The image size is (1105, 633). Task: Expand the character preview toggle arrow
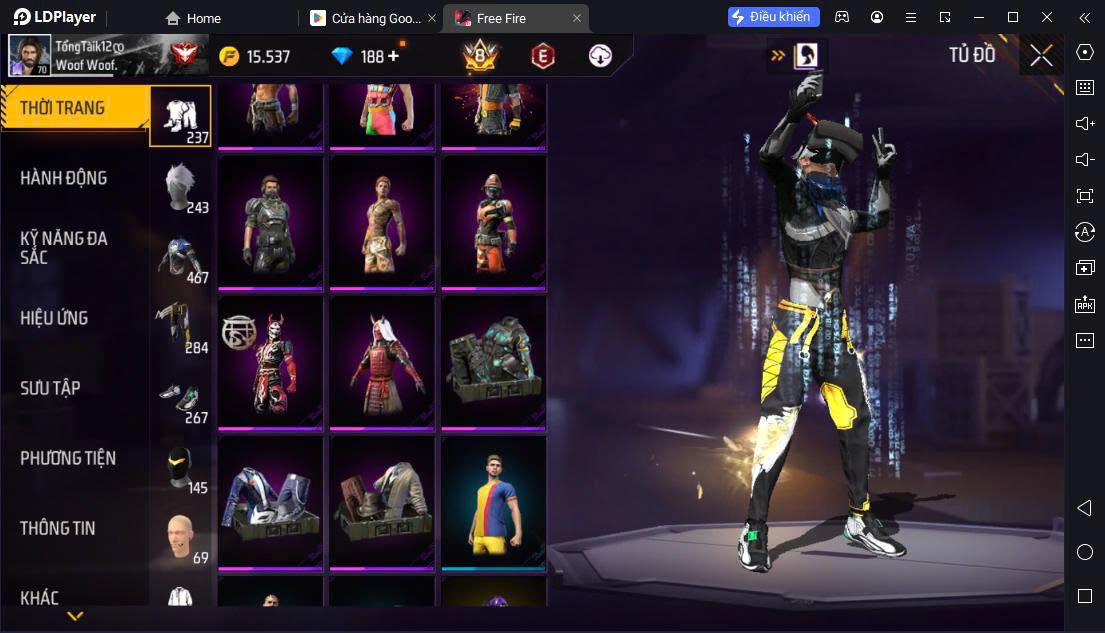click(x=777, y=56)
